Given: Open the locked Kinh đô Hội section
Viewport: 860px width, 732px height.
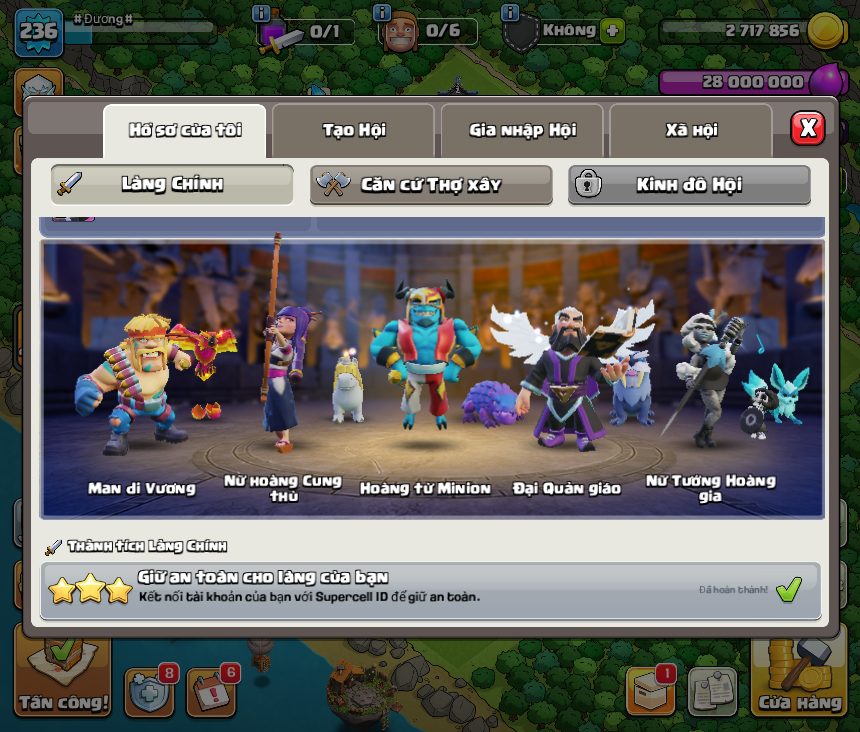Looking at the screenshot, I should 689,184.
